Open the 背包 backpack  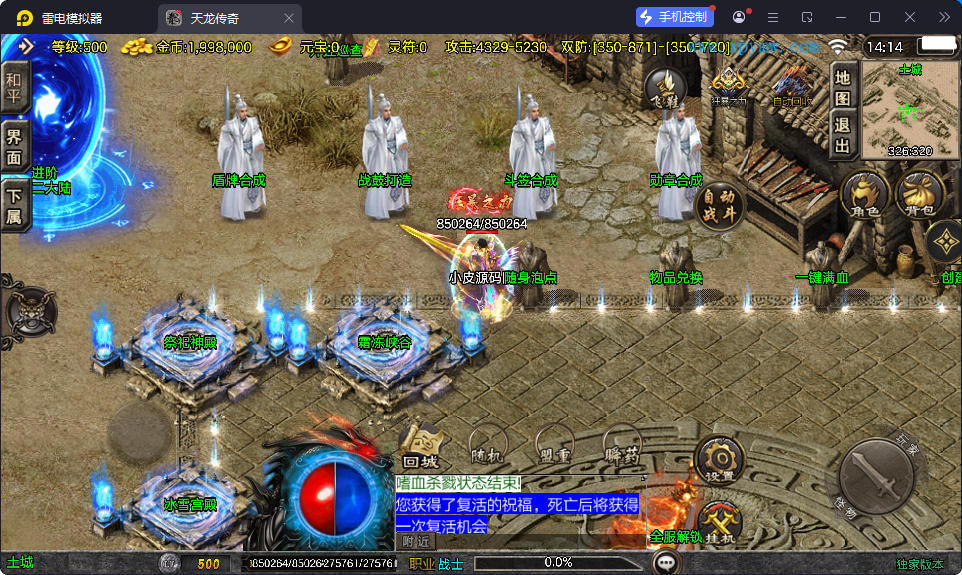point(920,195)
